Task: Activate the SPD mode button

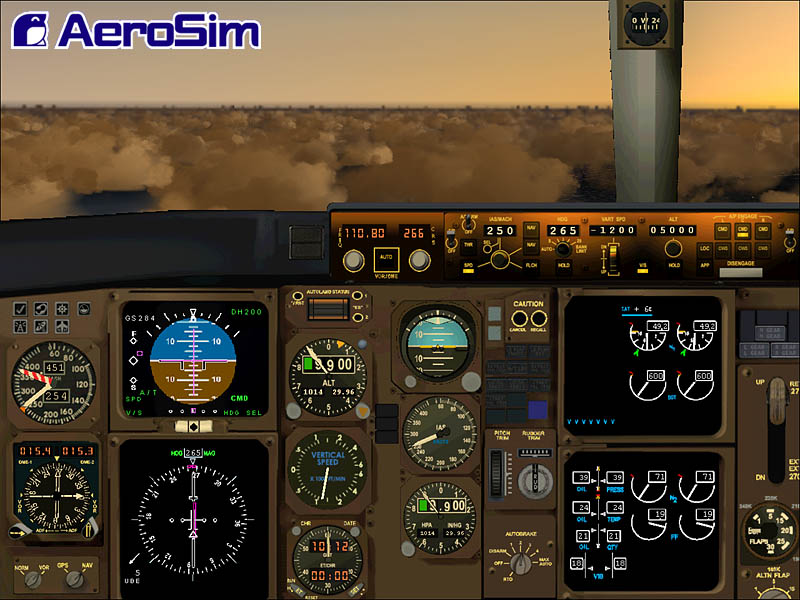Action: pyautogui.click(x=467, y=266)
